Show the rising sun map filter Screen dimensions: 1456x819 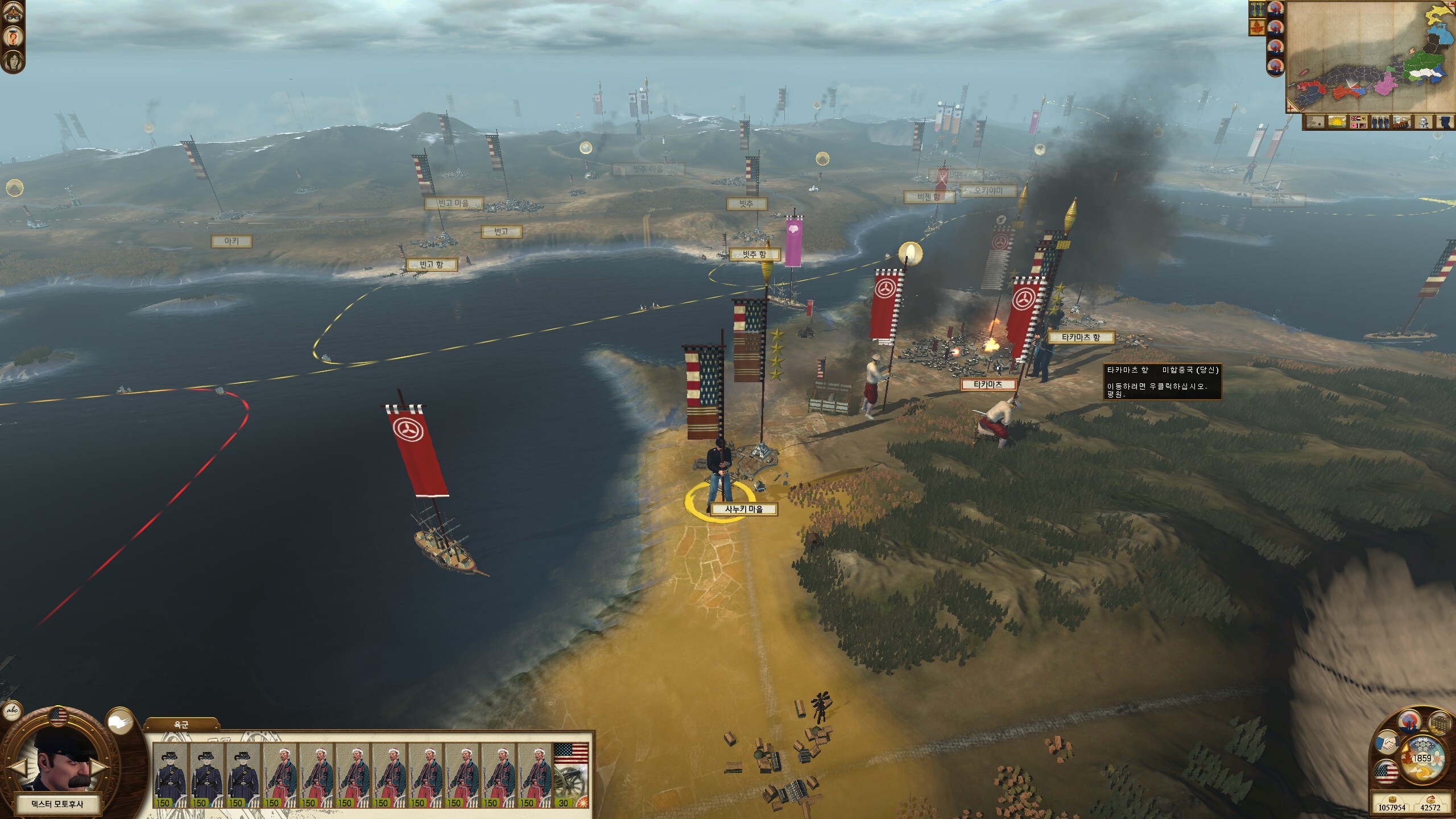[x=1337, y=122]
